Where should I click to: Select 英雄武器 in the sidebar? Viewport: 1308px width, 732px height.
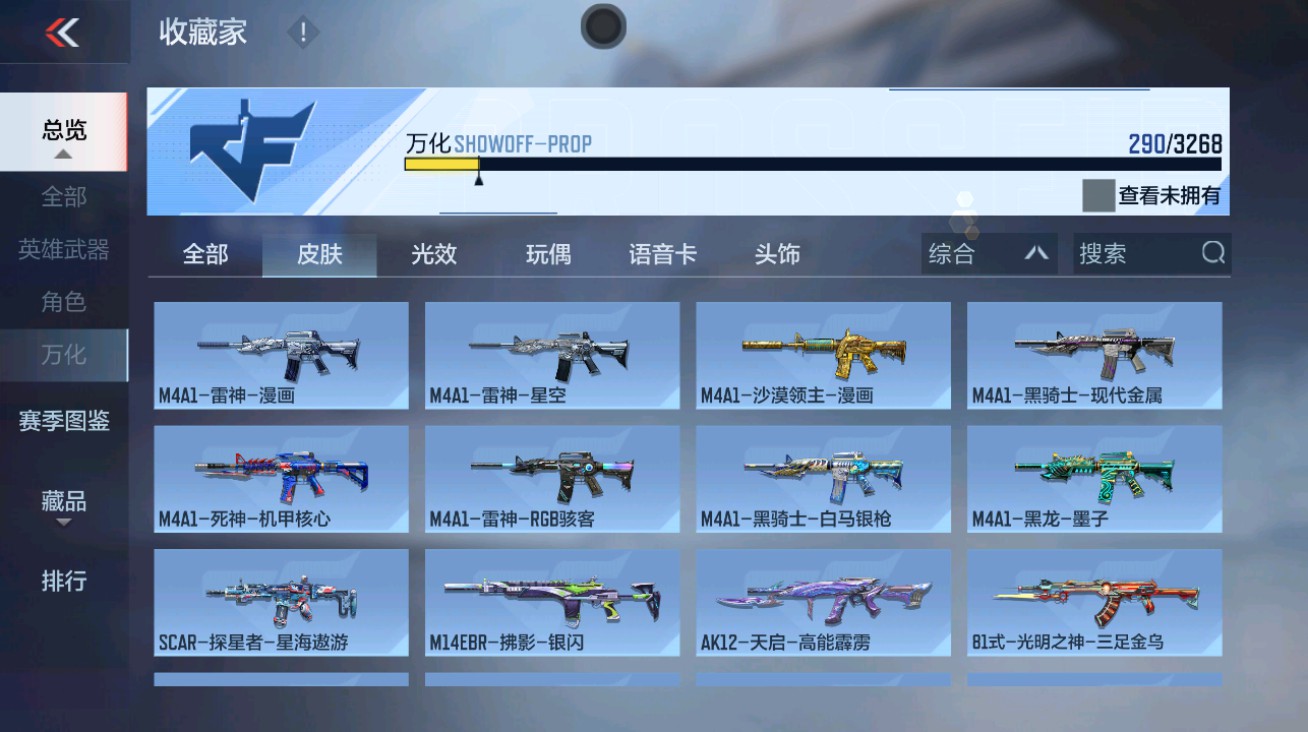click(x=63, y=252)
